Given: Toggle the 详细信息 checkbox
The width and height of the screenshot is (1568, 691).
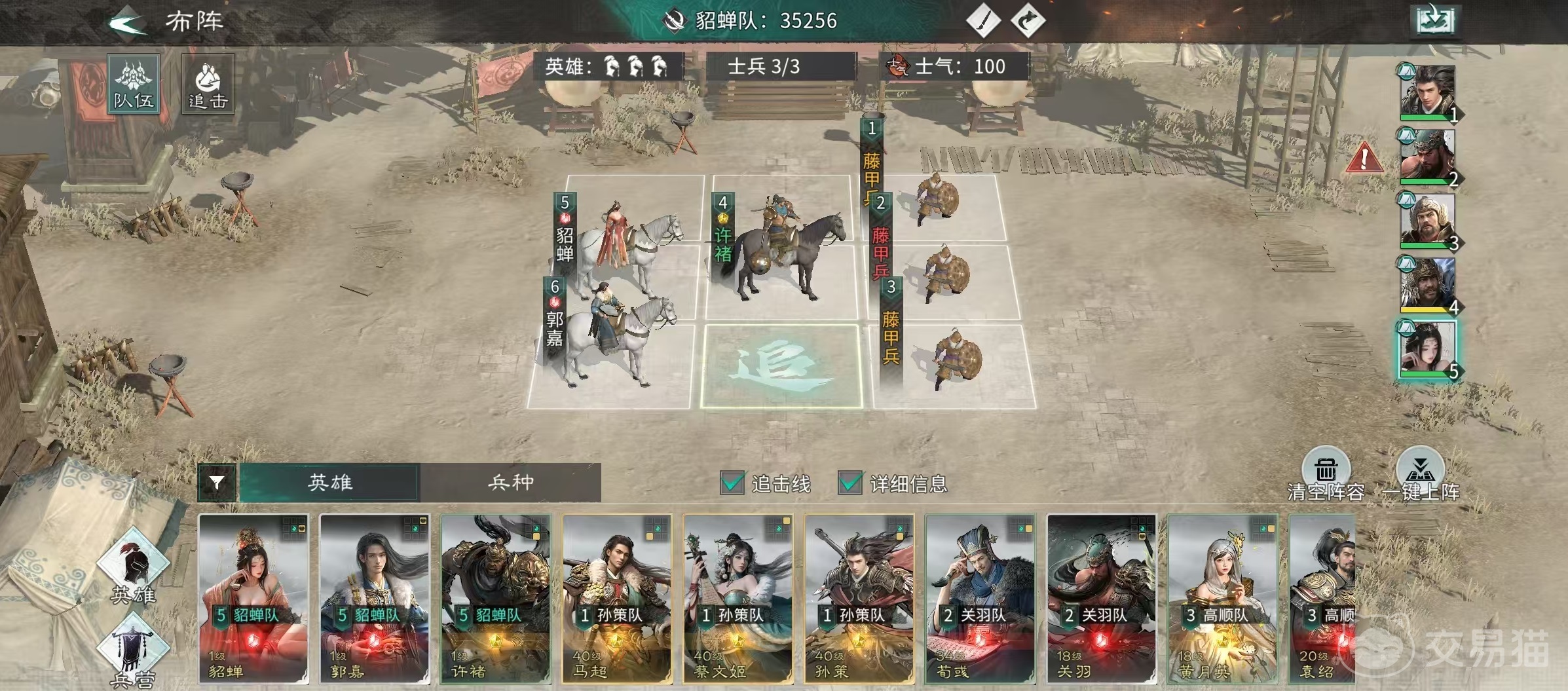Looking at the screenshot, I should 849,483.
